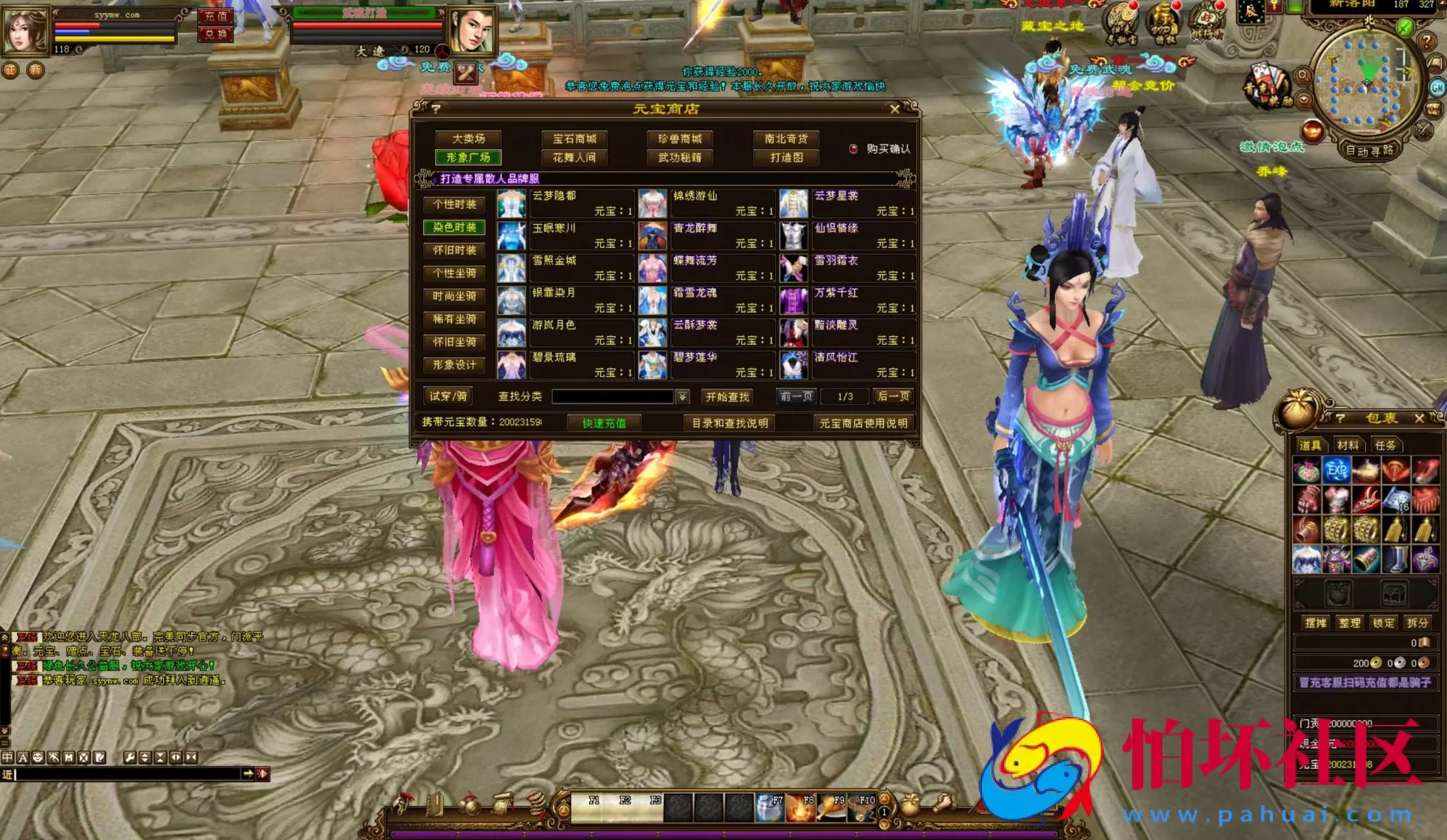Click the scroll icon on the bottom toolbar
1447x840 pixels.
[x=502, y=805]
